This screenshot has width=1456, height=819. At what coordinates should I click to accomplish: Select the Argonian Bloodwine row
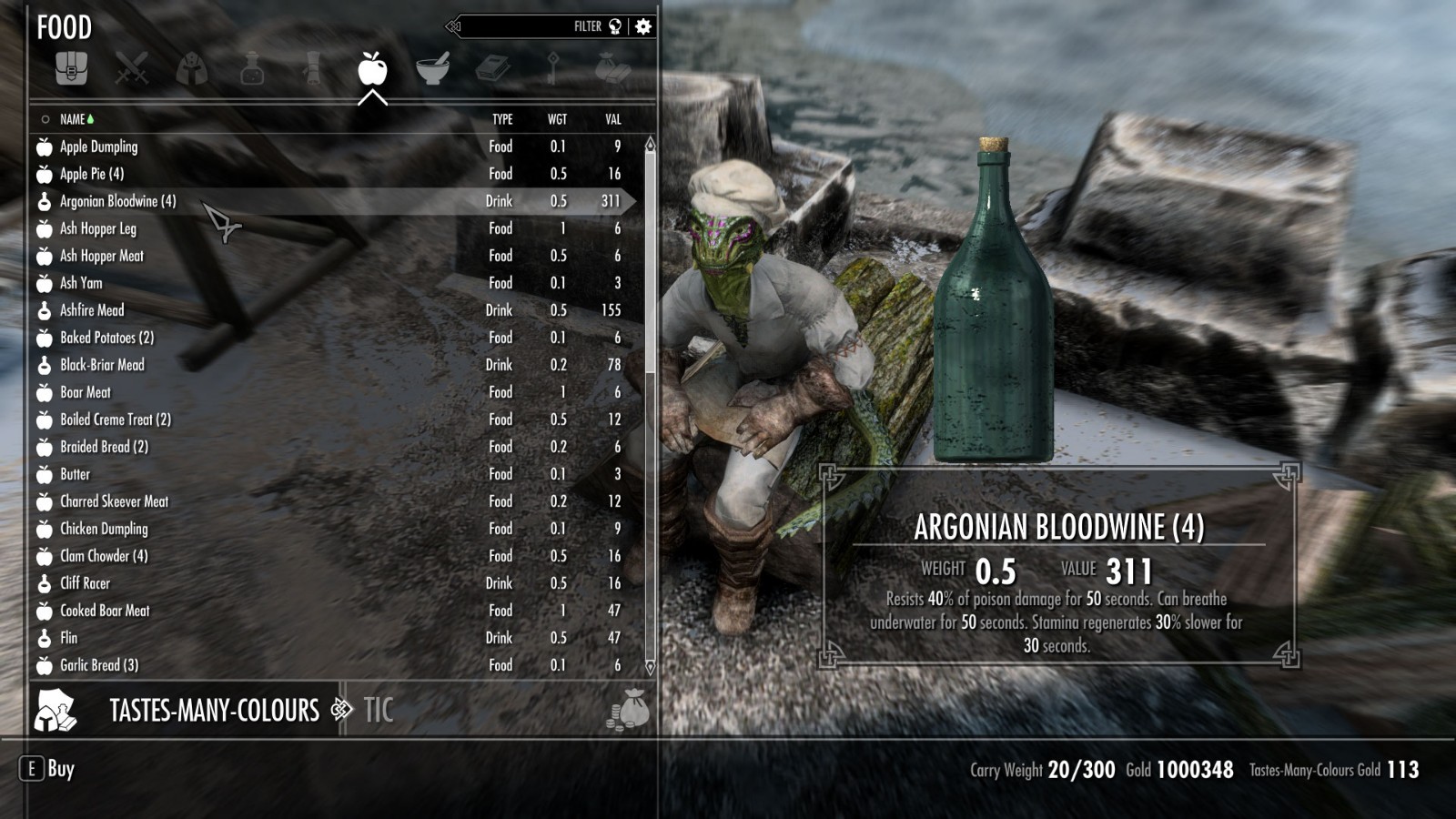tap(118, 201)
